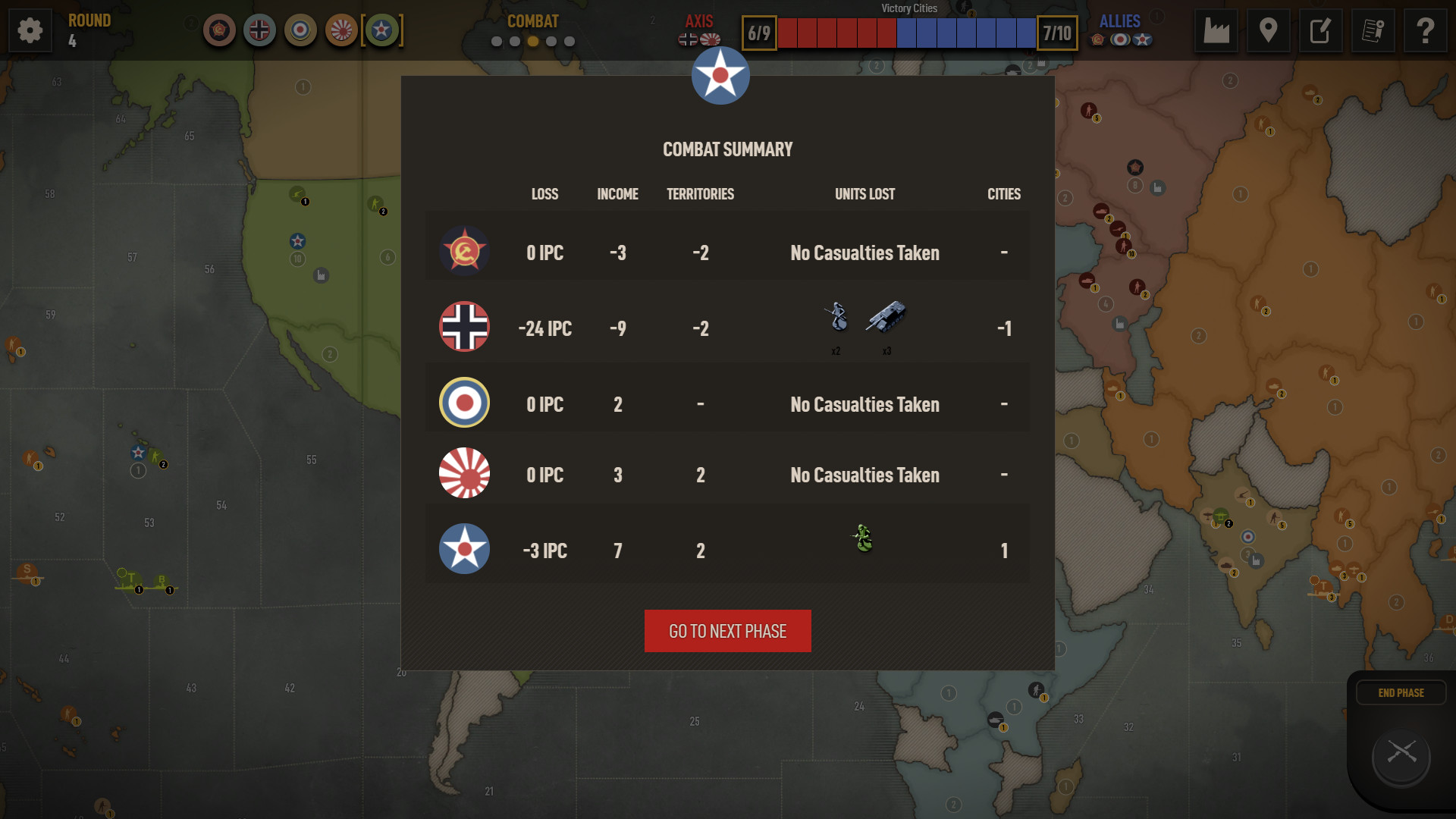Click the map location pin icon
Screen dimensions: 1456x819
pos(1269,30)
